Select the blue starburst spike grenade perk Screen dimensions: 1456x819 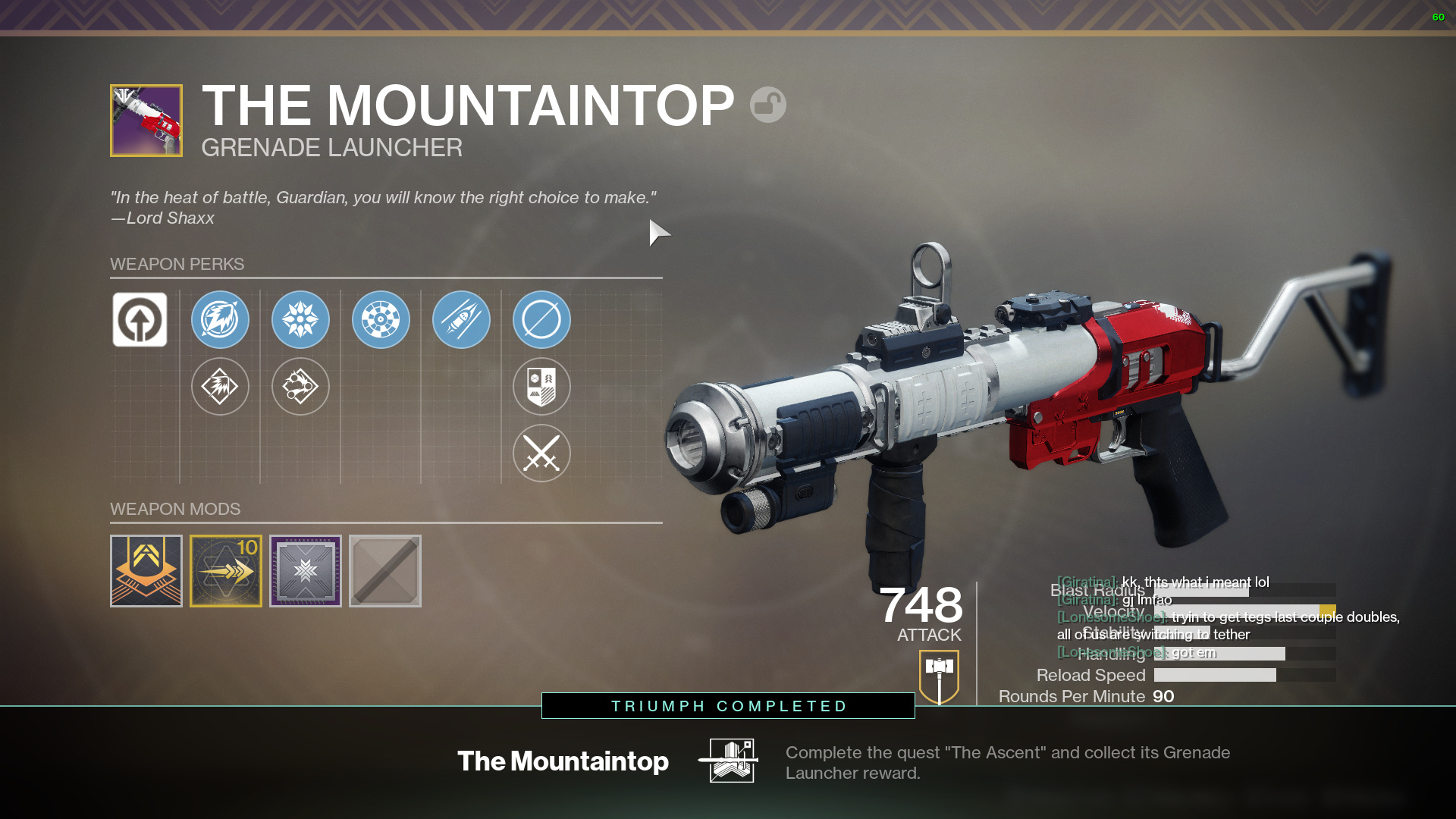point(300,320)
